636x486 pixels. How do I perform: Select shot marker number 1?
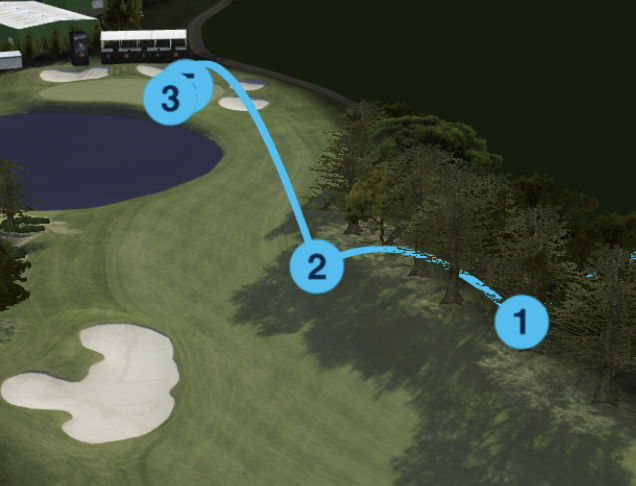521,322
